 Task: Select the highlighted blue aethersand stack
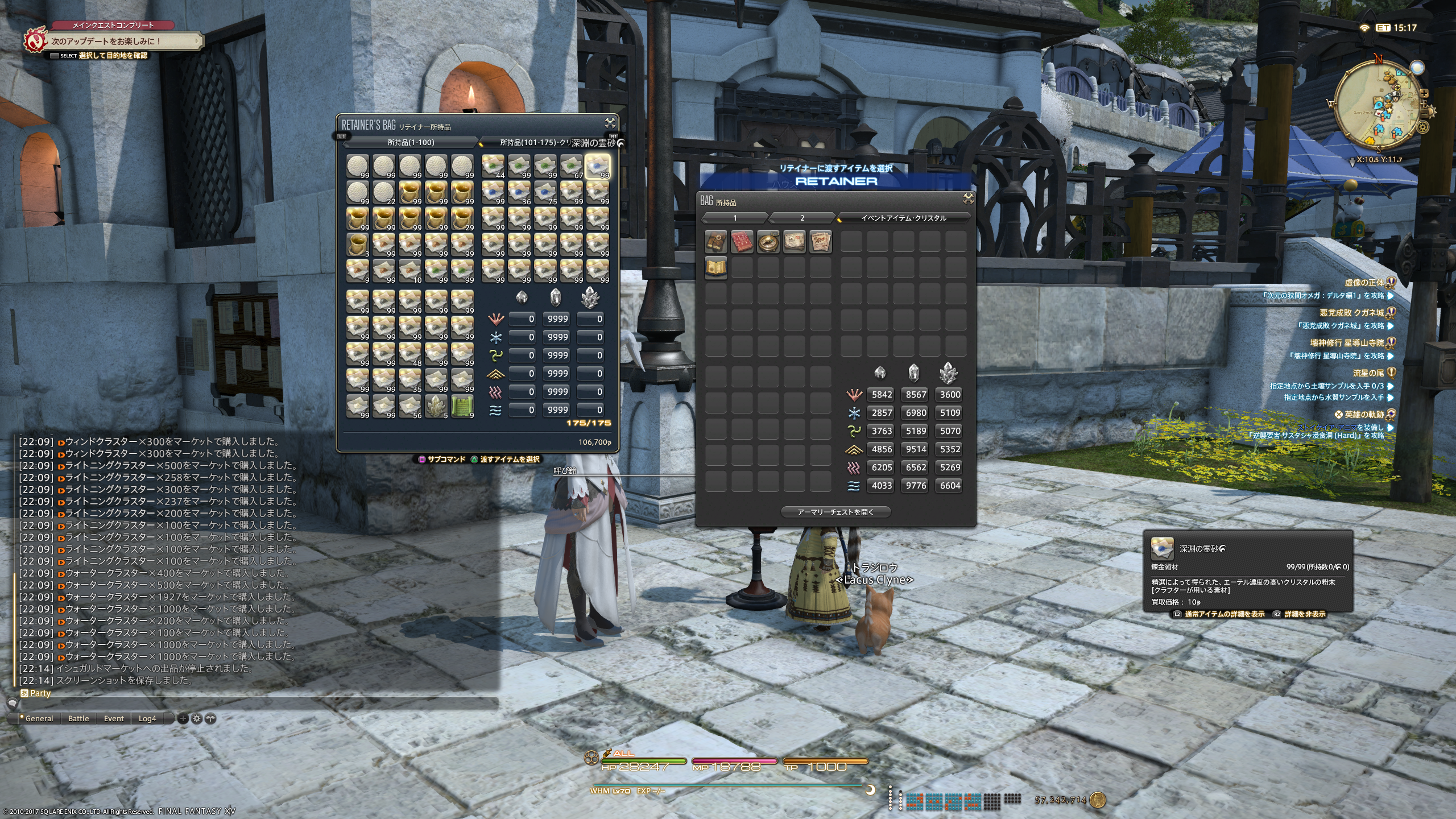(x=597, y=166)
